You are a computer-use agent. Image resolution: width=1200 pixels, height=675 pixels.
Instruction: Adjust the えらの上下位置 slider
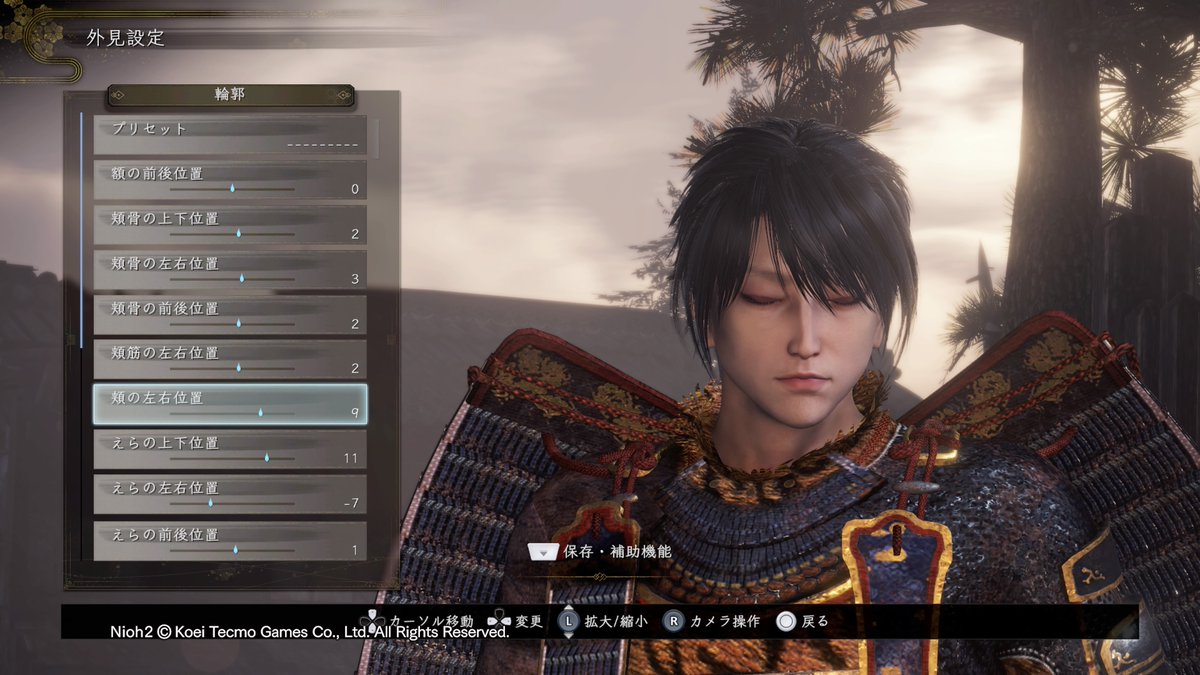click(267, 457)
